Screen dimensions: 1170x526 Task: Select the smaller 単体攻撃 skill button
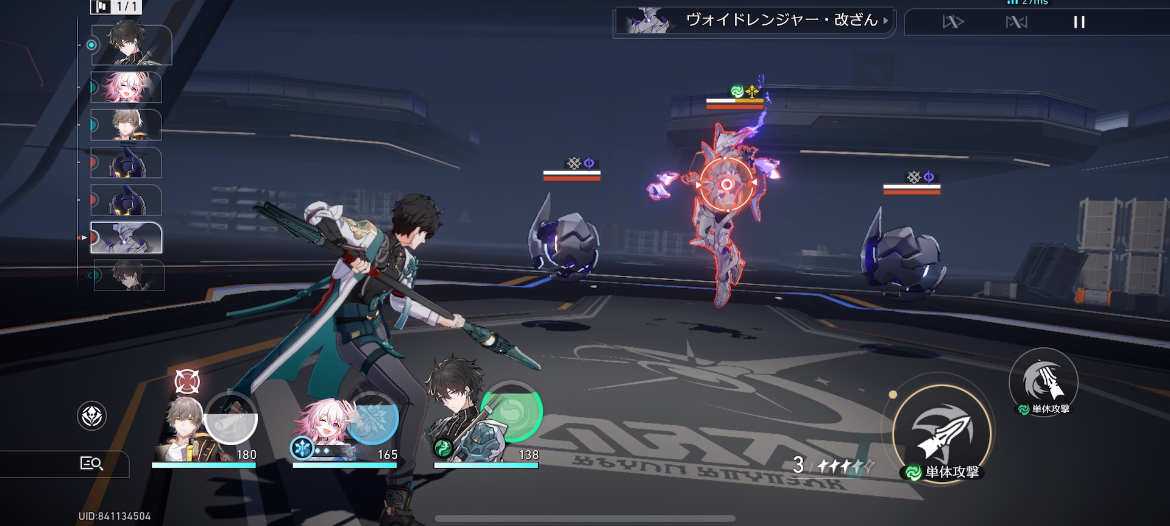tap(1043, 379)
